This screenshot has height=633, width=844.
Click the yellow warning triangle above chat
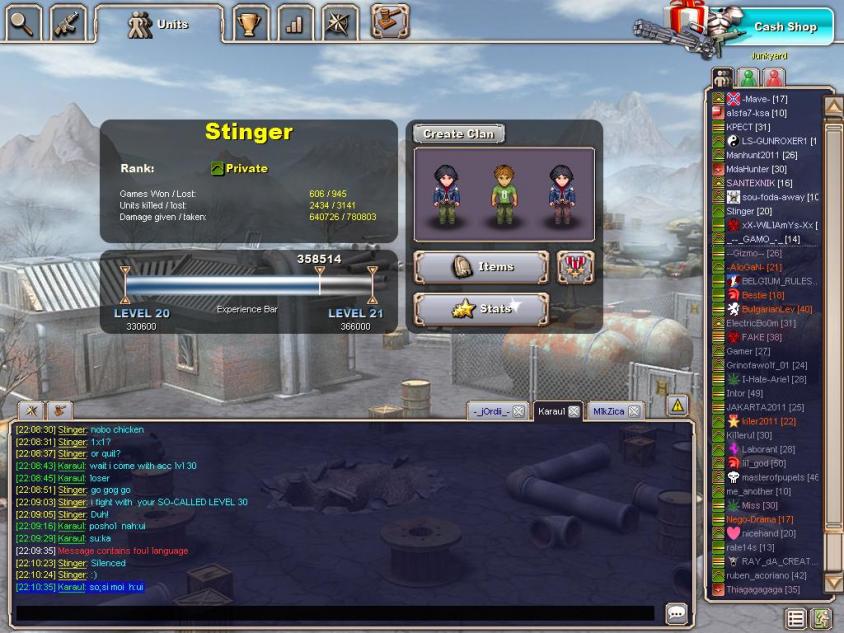[x=677, y=405]
